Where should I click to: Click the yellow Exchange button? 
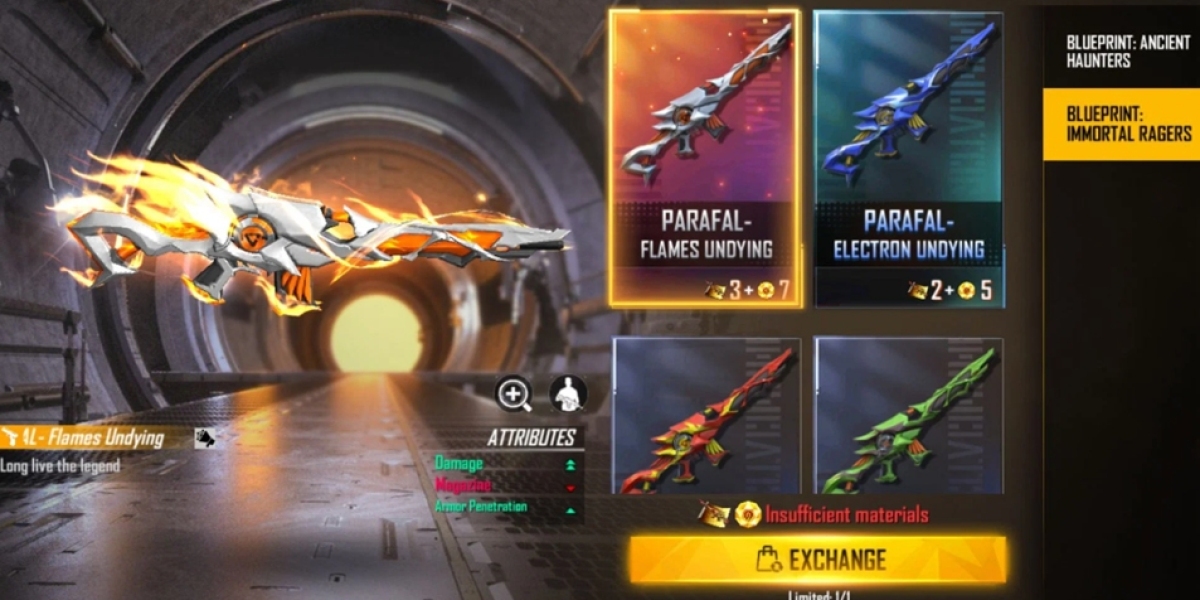click(818, 559)
